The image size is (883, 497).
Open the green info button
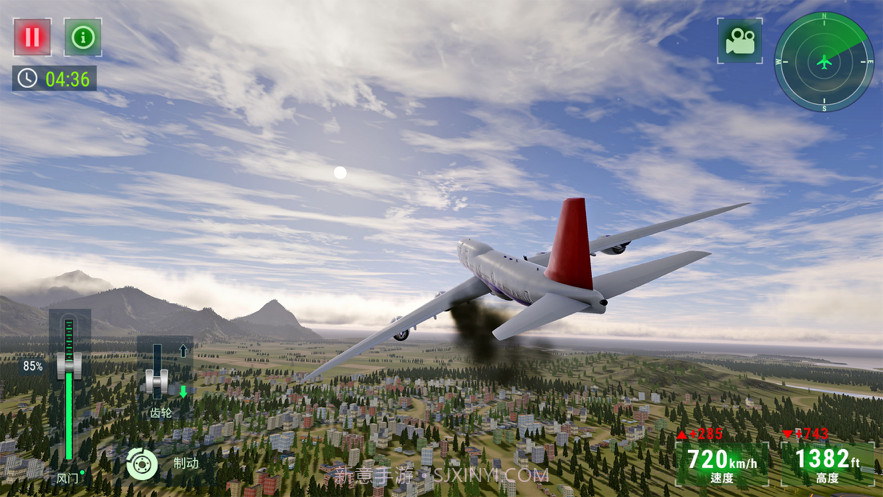click(83, 37)
